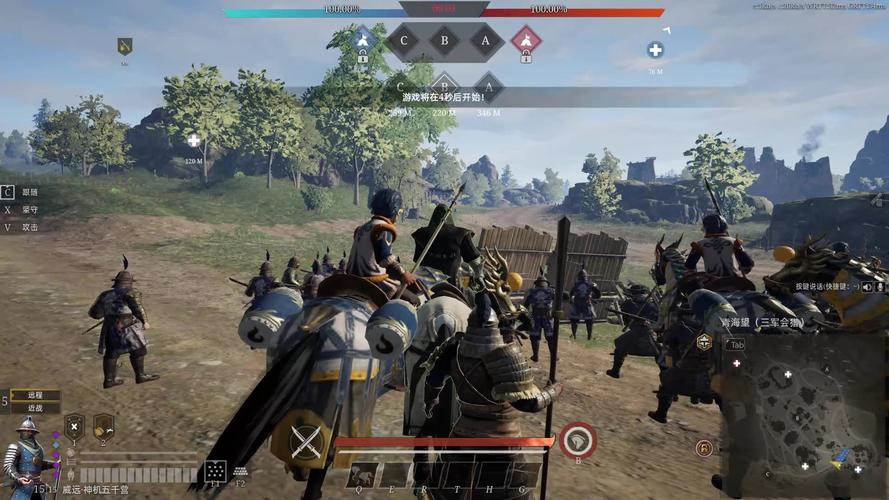Activate the round horse mount icon
The height and width of the screenshot is (500, 889).
click(x=577, y=440)
